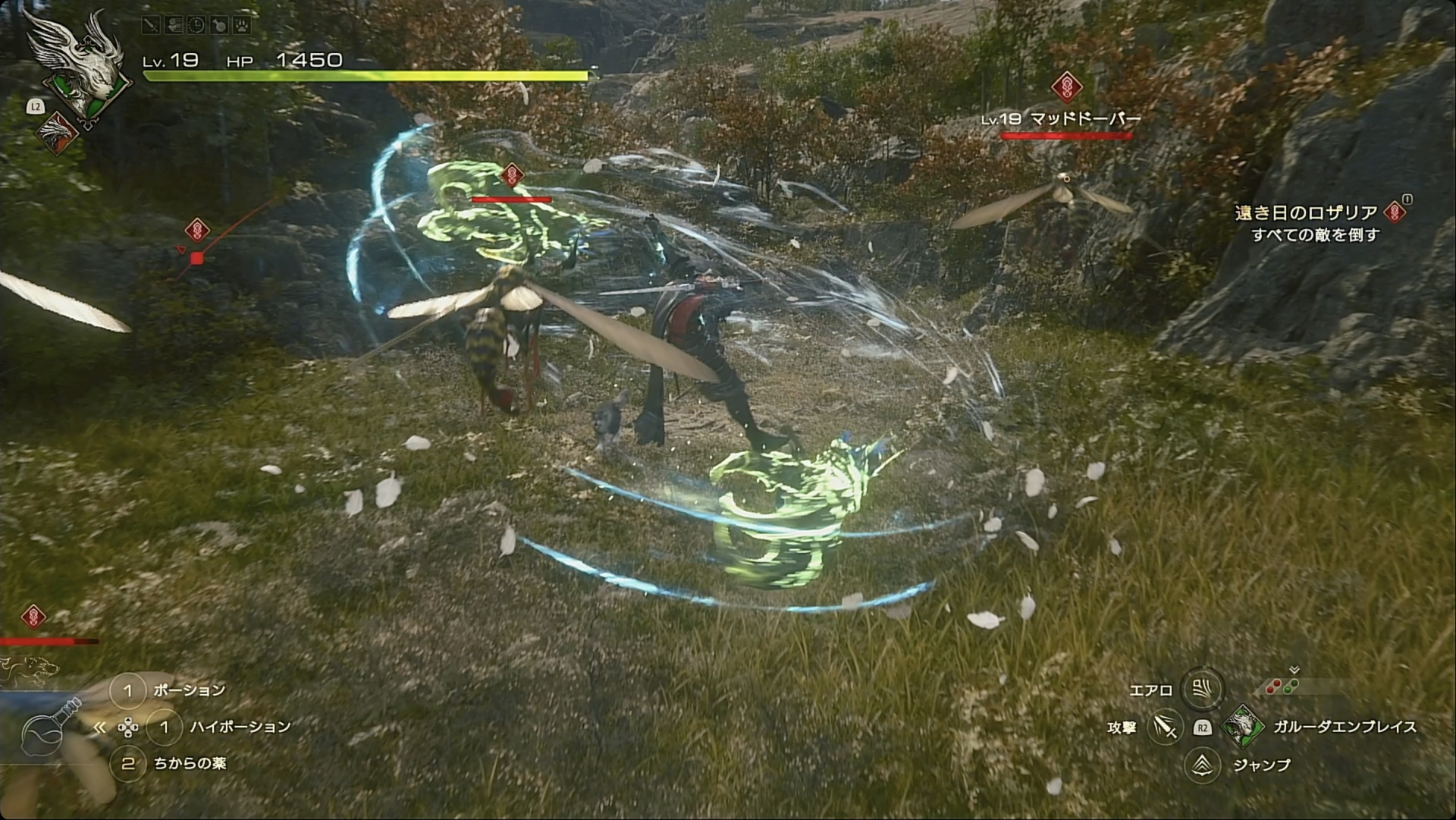Open the 遠き日のロザリア quest tracker

click(1306, 213)
